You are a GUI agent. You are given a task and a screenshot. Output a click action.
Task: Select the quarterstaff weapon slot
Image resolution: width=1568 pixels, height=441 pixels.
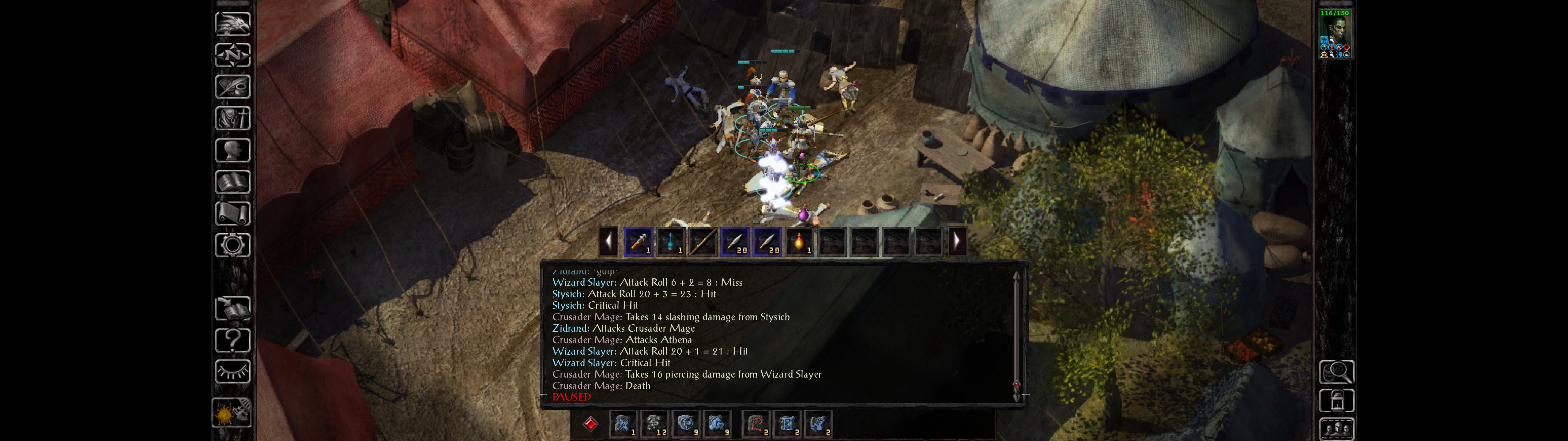(x=703, y=242)
